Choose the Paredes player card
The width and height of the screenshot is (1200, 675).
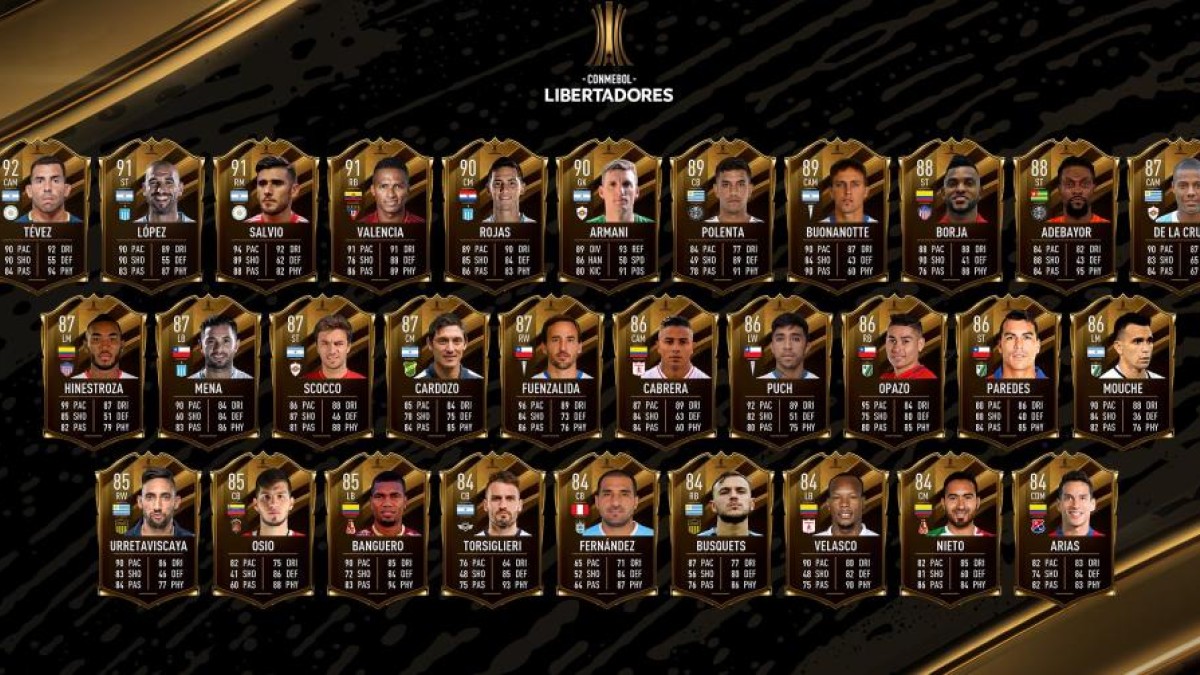[x=1008, y=370]
